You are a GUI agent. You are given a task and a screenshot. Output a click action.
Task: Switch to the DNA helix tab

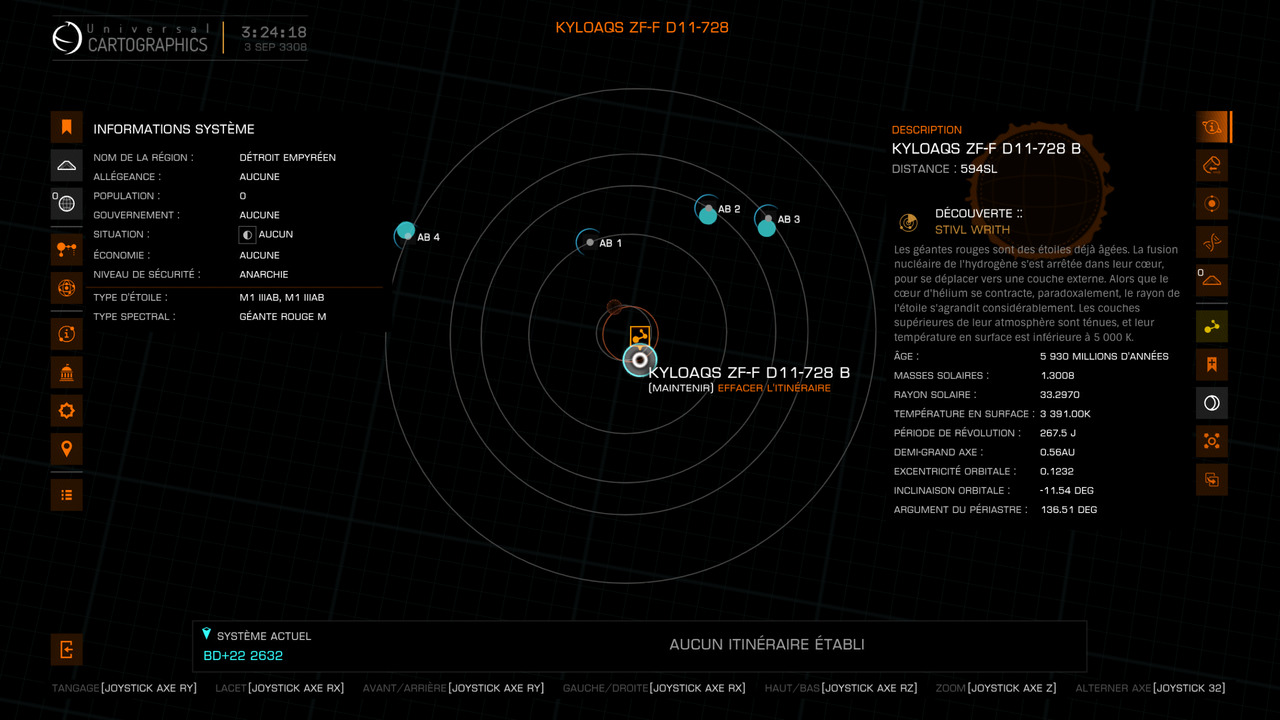click(1212, 242)
